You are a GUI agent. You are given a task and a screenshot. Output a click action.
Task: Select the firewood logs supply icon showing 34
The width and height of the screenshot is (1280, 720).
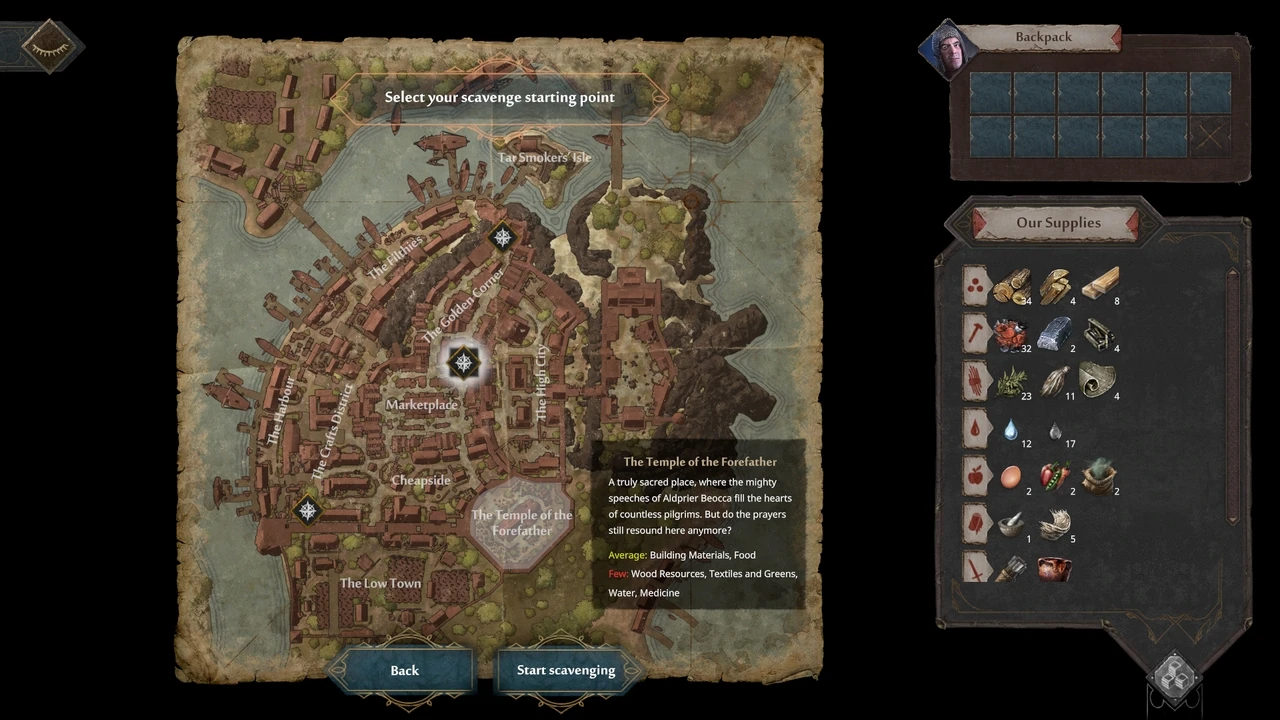[1012, 287]
